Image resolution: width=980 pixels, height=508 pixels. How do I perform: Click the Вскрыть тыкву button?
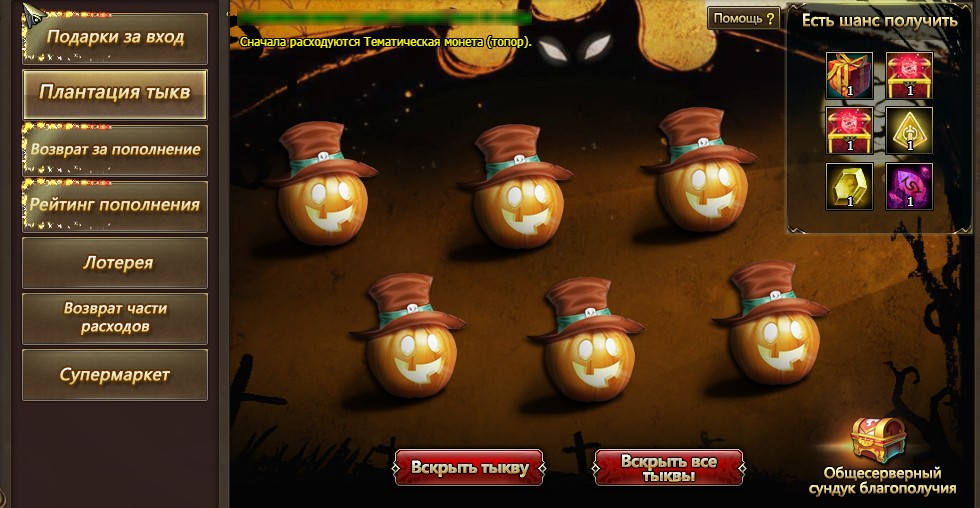[469, 467]
